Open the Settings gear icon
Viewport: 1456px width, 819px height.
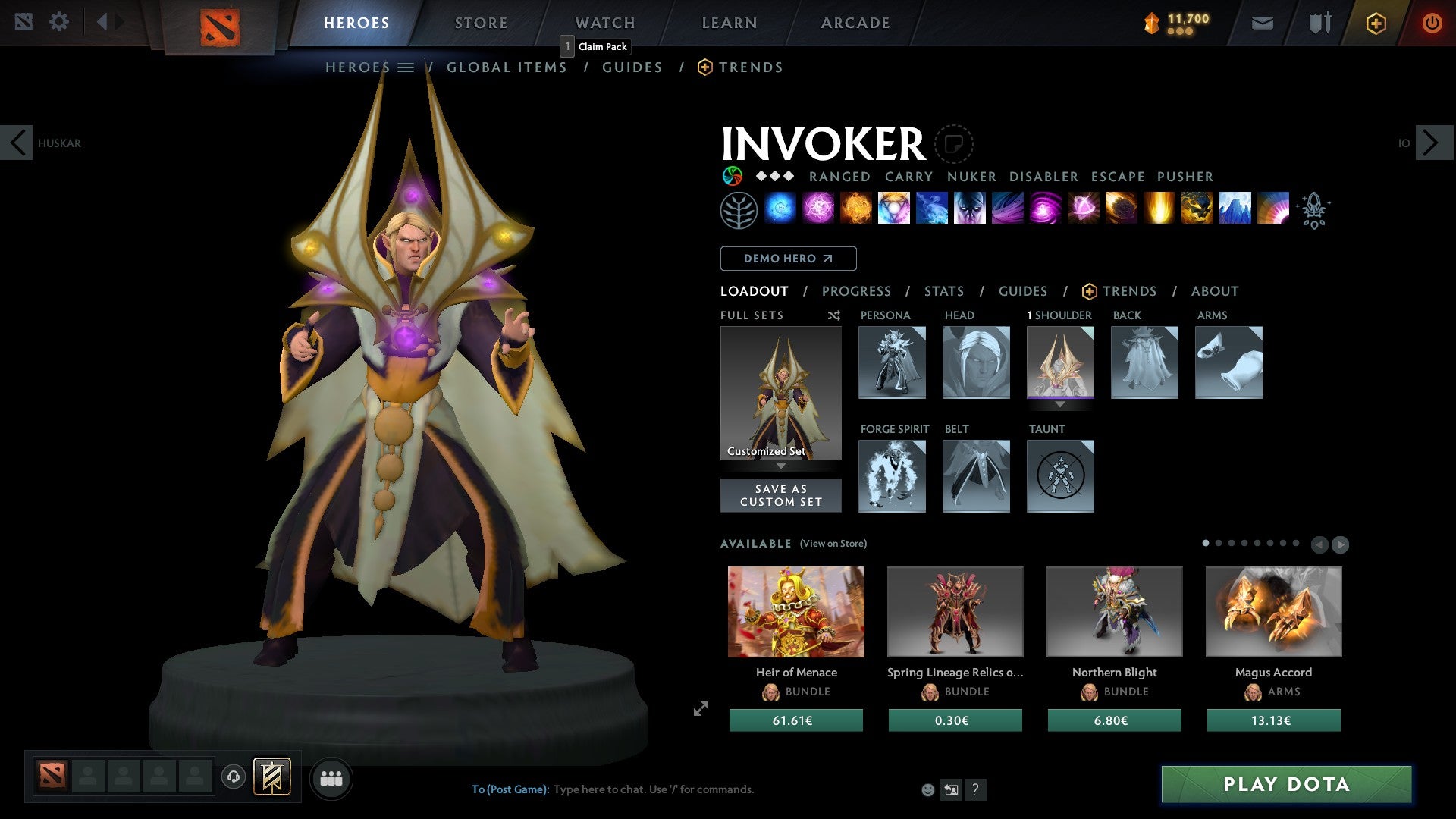tap(59, 22)
